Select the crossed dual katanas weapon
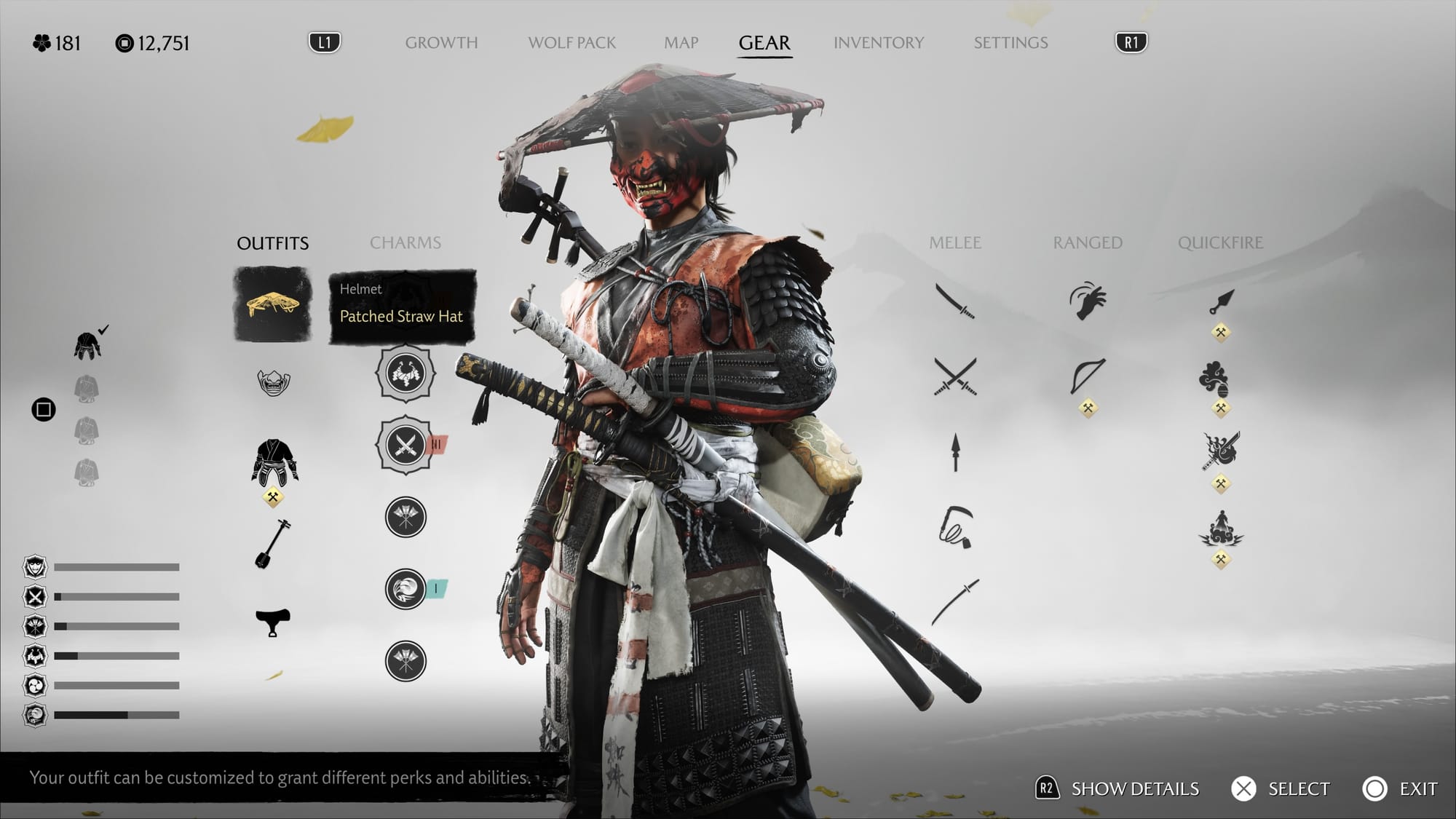The width and height of the screenshot is (1456, 819). 955,377
